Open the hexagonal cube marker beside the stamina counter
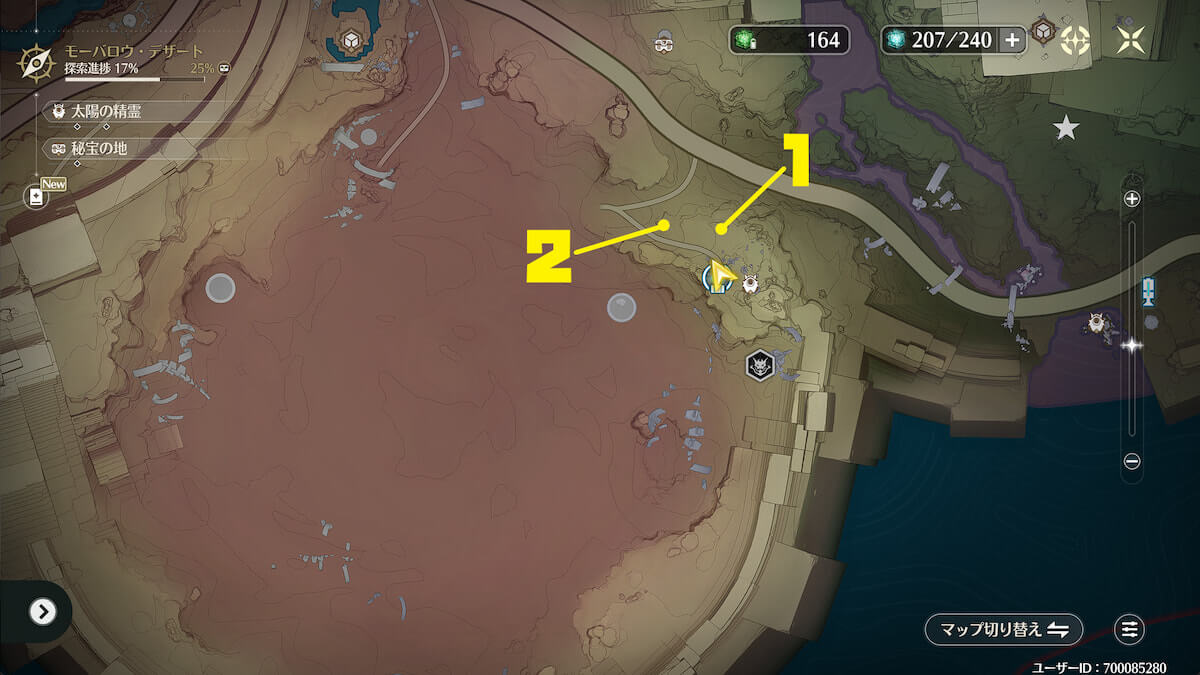The width and height of the screenshot is (1200, 675). [x=1045, y=32]
